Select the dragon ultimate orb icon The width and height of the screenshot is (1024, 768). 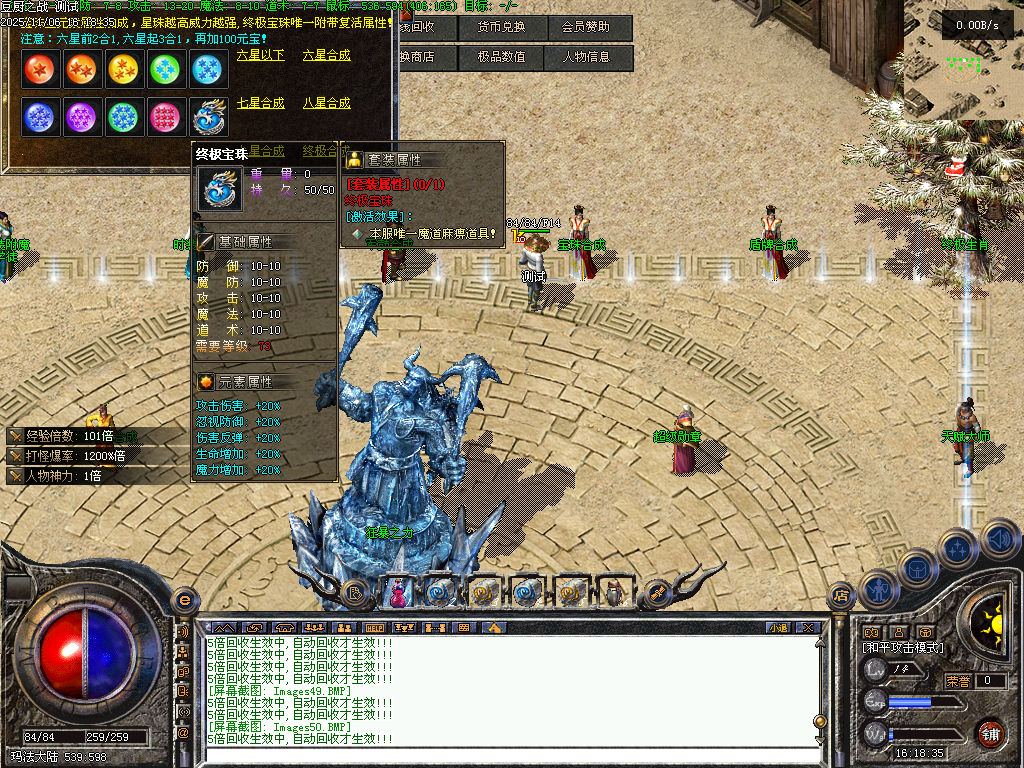(x=209, y=116)
